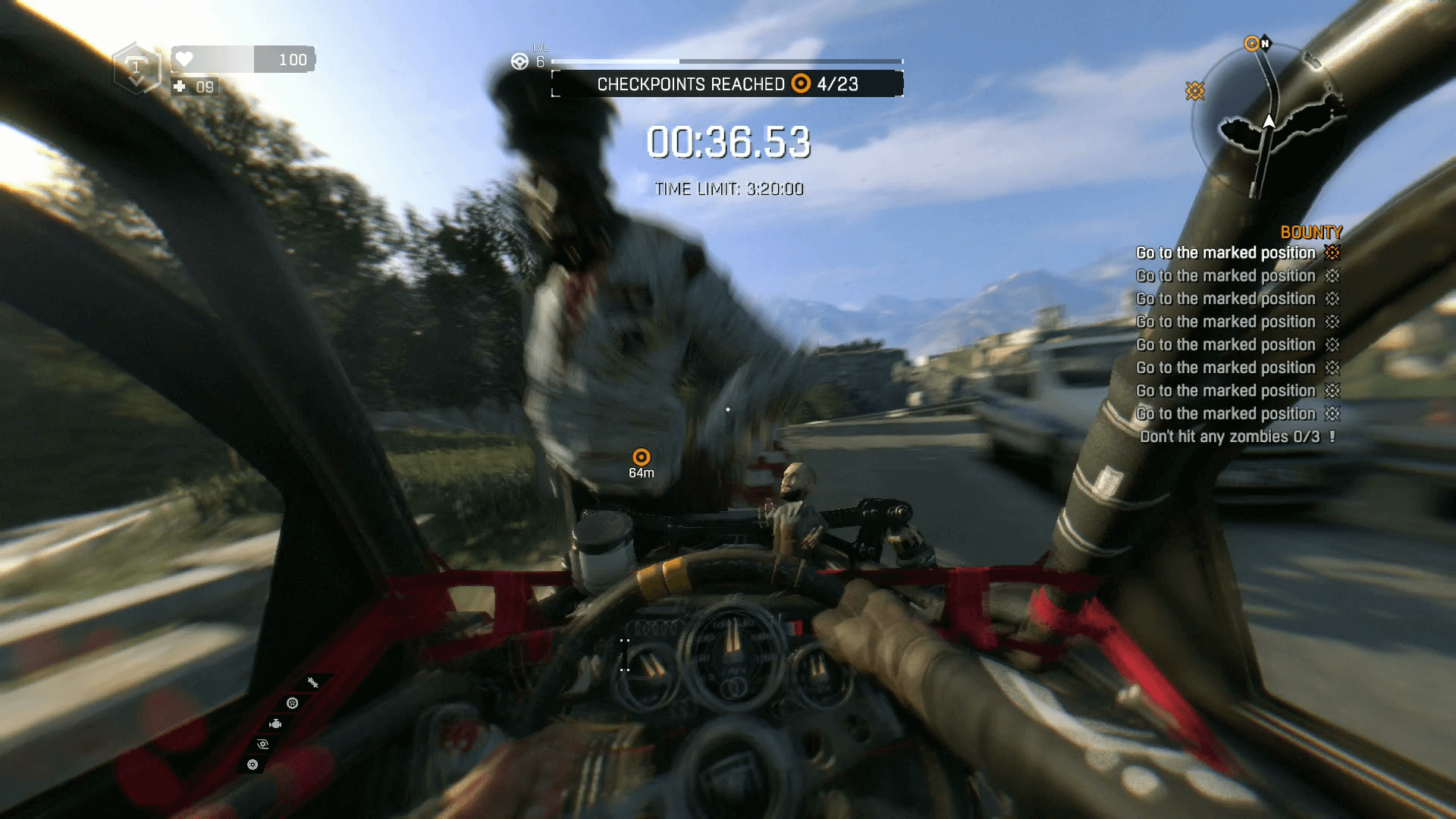Click the engine status icon
Image resolution: width=1456 pixels, height=819 pixels.
(275, 724)
